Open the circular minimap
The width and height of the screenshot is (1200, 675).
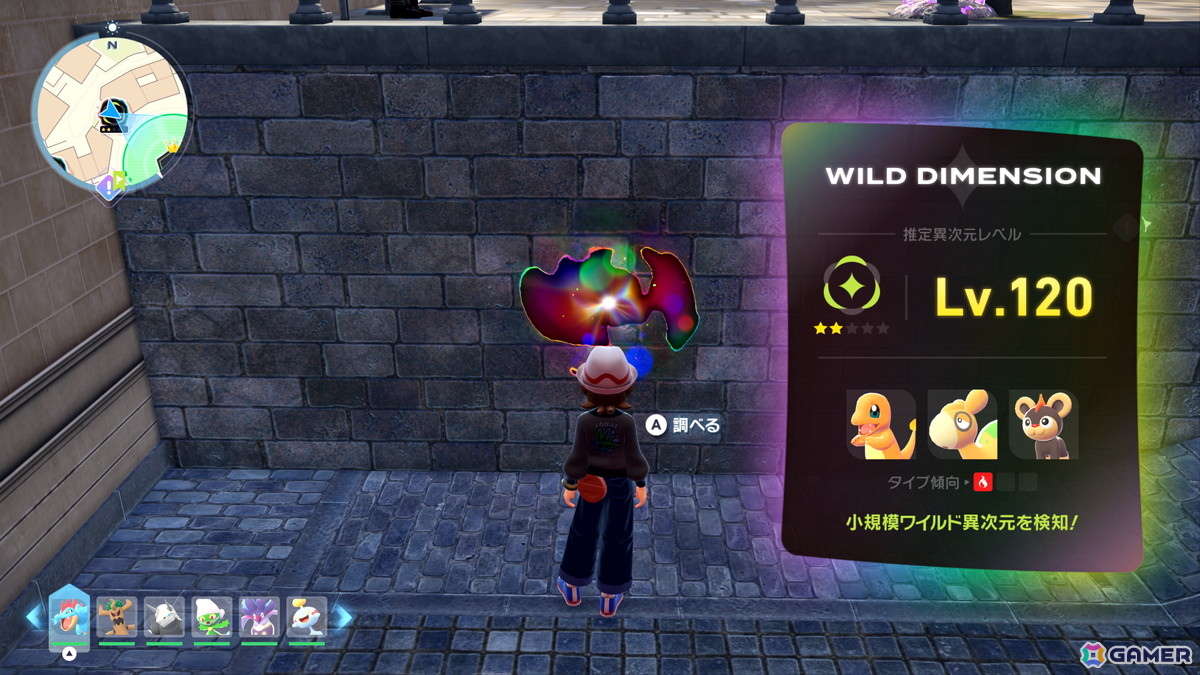[x=110, y=112]
